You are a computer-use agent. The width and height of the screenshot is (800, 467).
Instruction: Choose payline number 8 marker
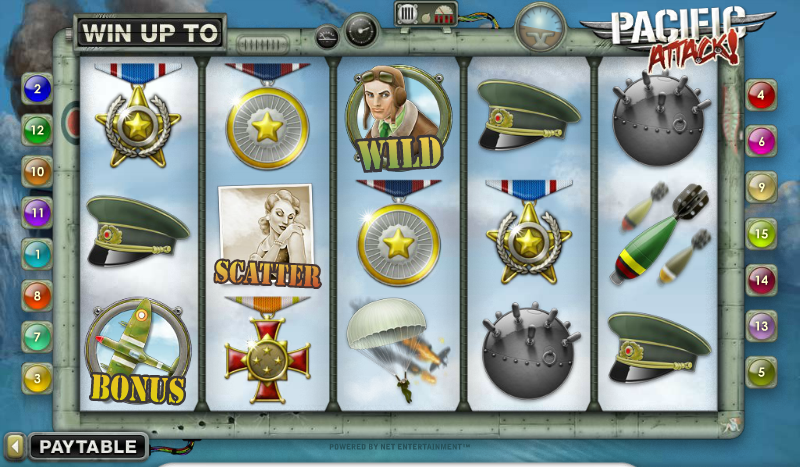(x=37, y=295)
